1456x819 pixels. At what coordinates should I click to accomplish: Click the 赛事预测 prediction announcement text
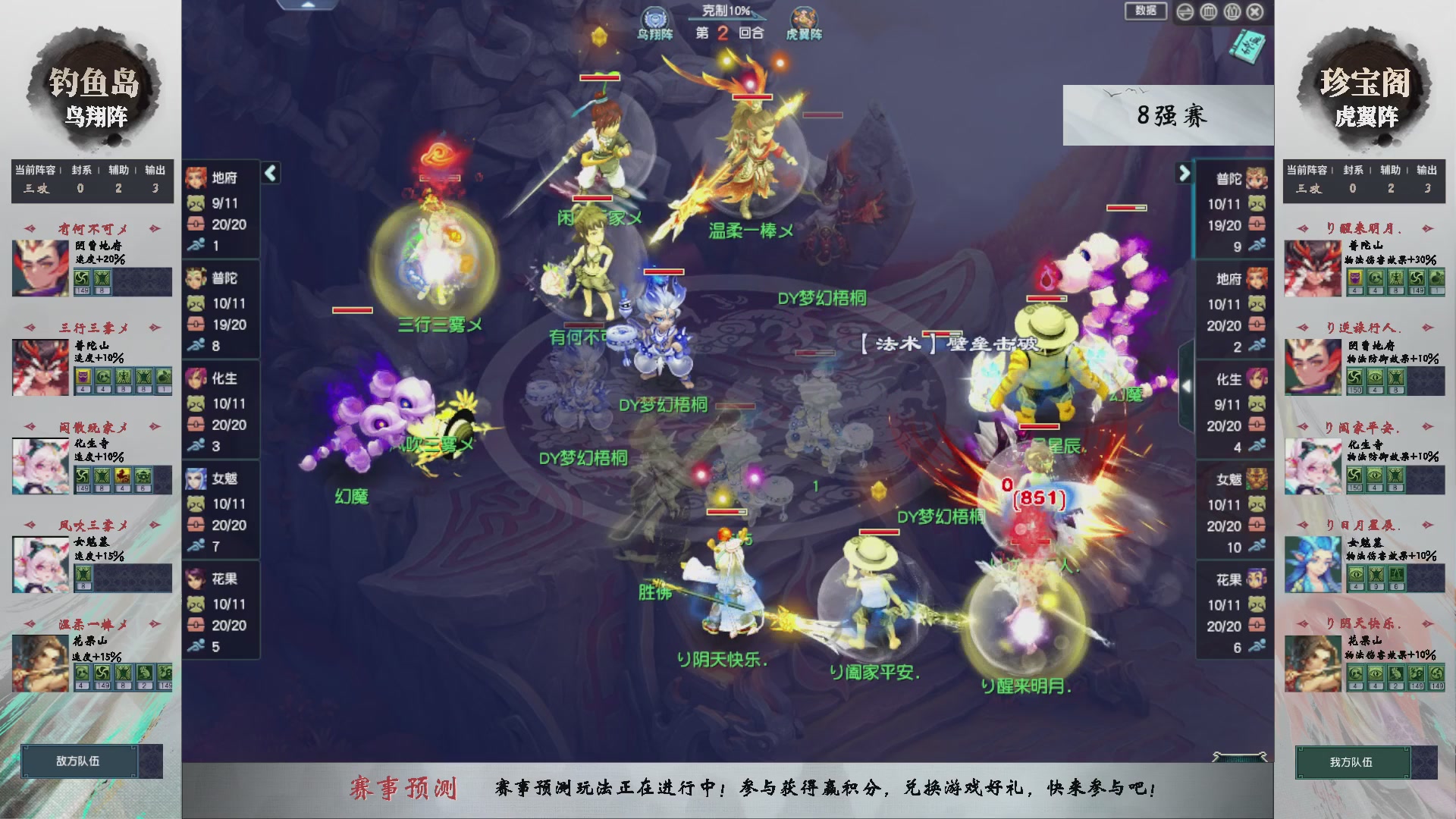tap(406, 788)
